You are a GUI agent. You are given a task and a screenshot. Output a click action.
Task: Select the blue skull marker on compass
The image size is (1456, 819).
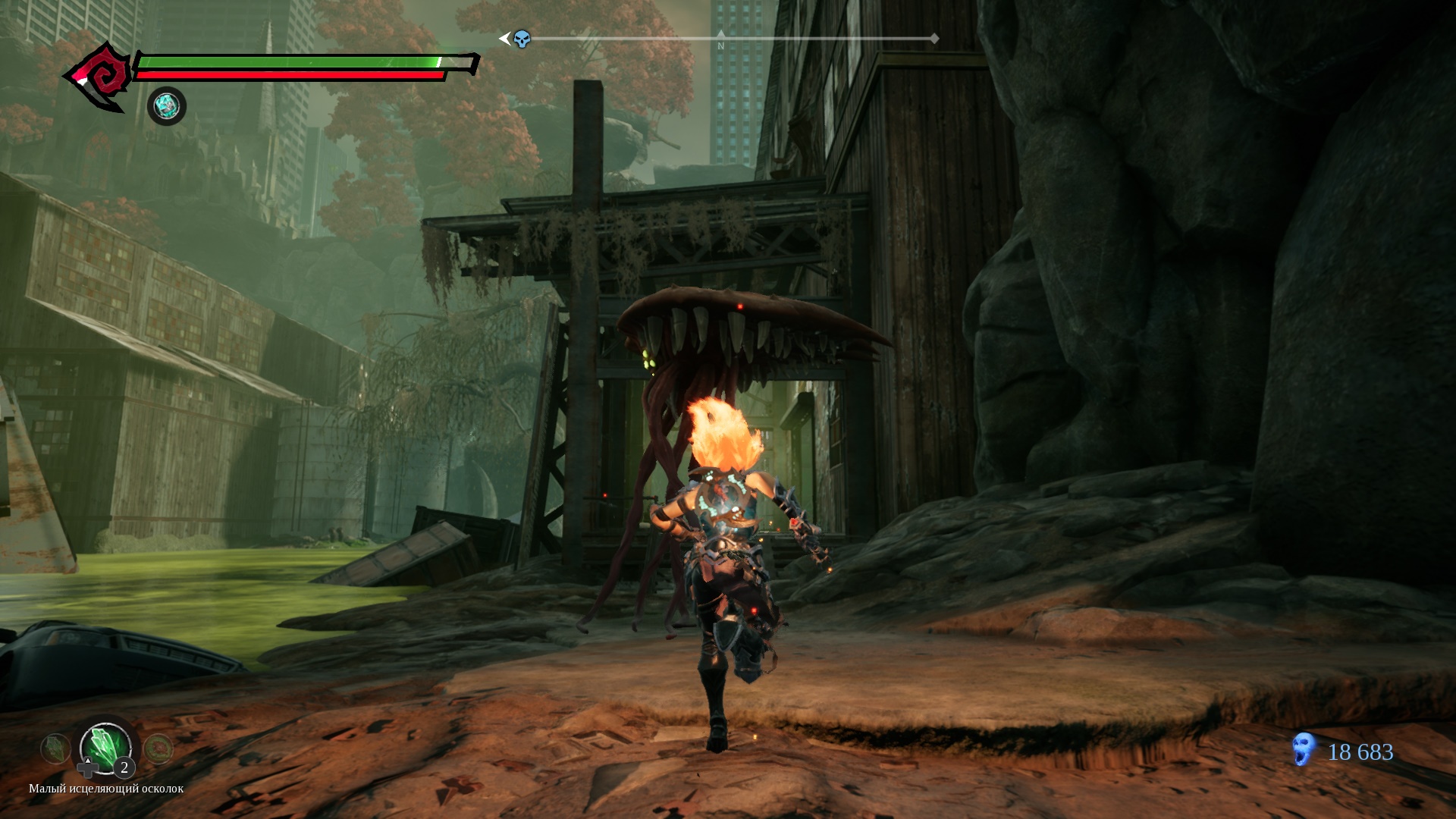click(x=522, y=39)
